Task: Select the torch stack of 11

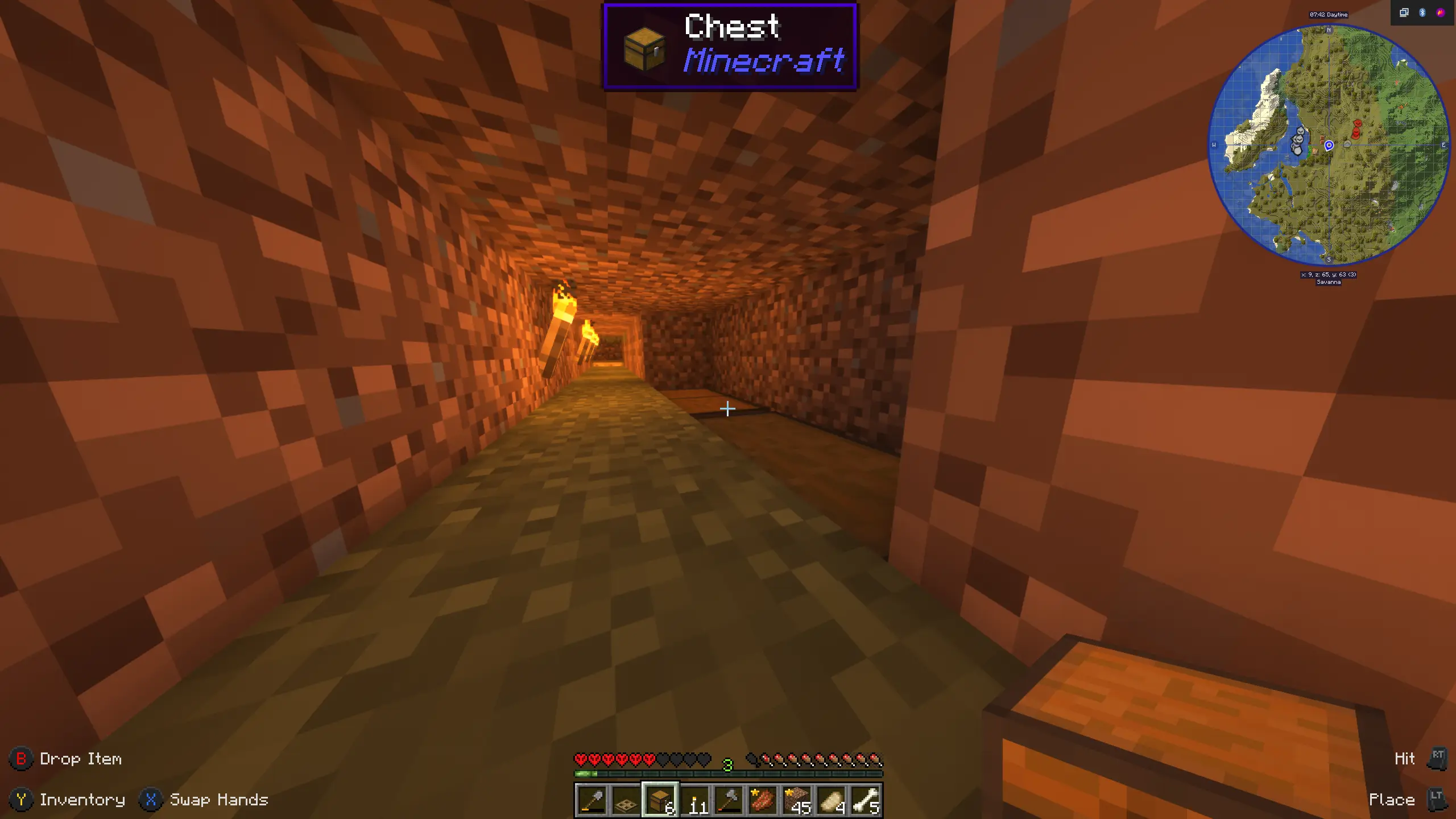Action: pyautogui.click(x=695, y=800)
